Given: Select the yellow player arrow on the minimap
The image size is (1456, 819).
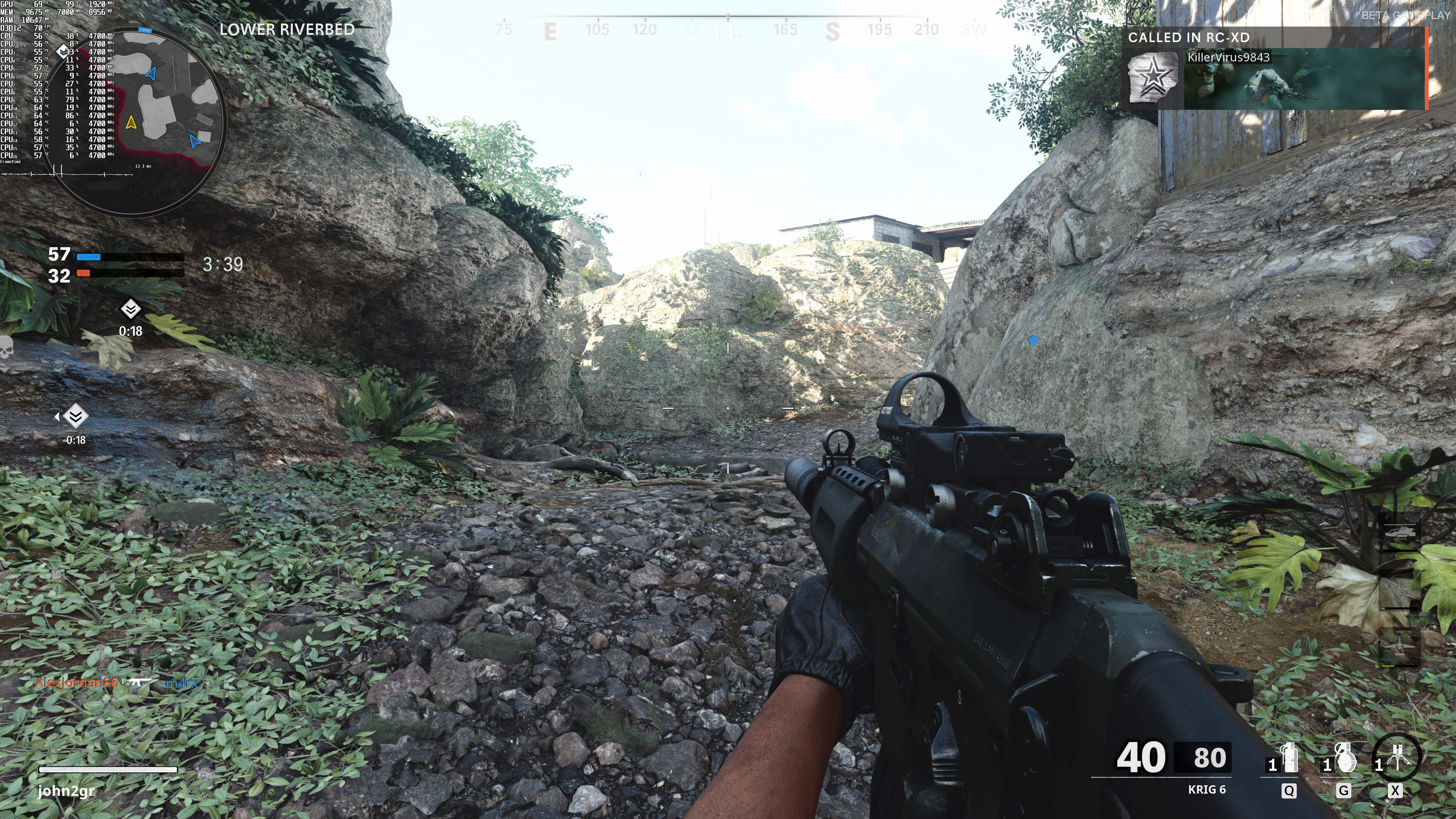Looking at the screenshot, I should [131, 122].
